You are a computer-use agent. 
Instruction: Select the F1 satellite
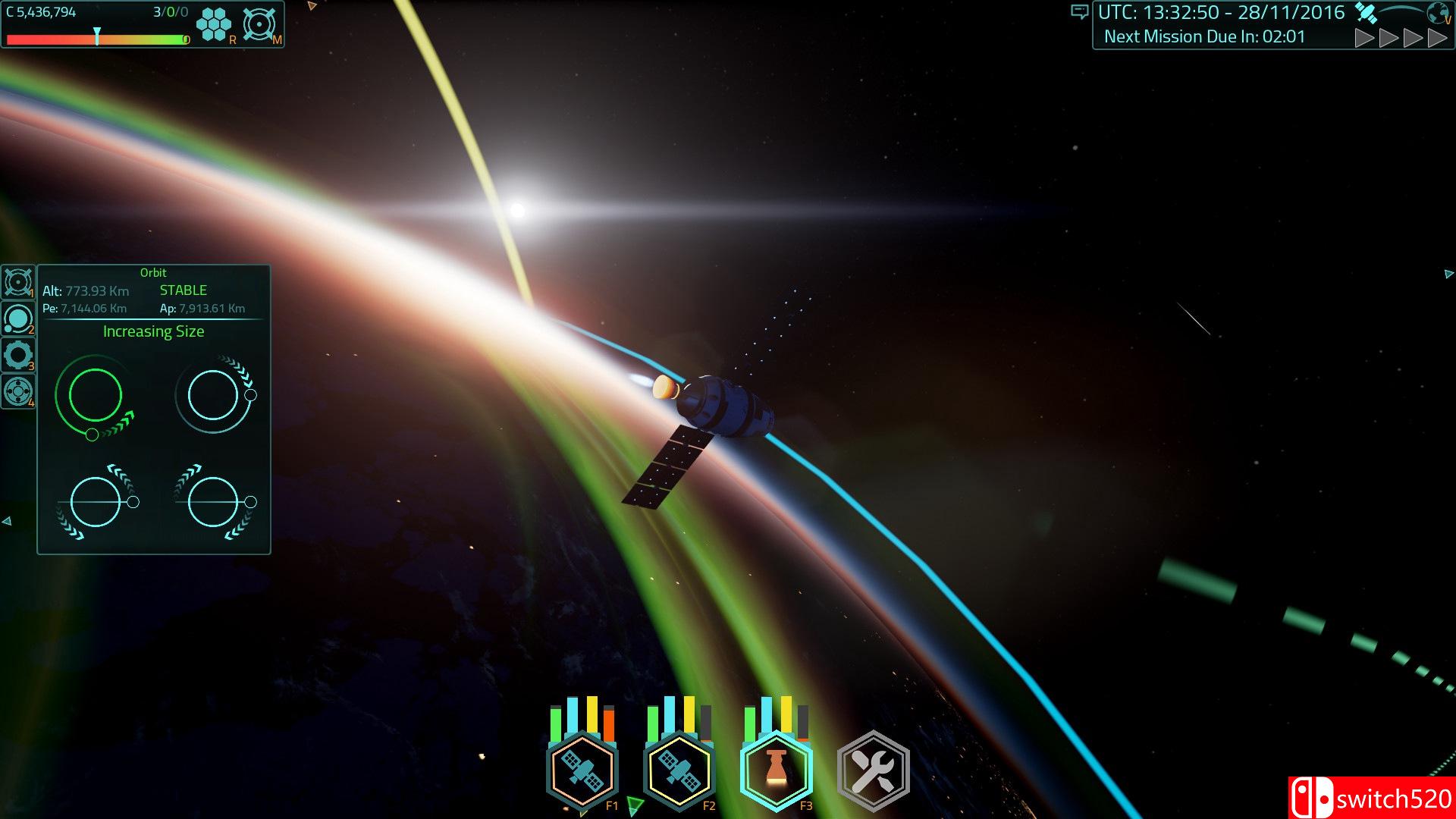click(x=582, y=770)
